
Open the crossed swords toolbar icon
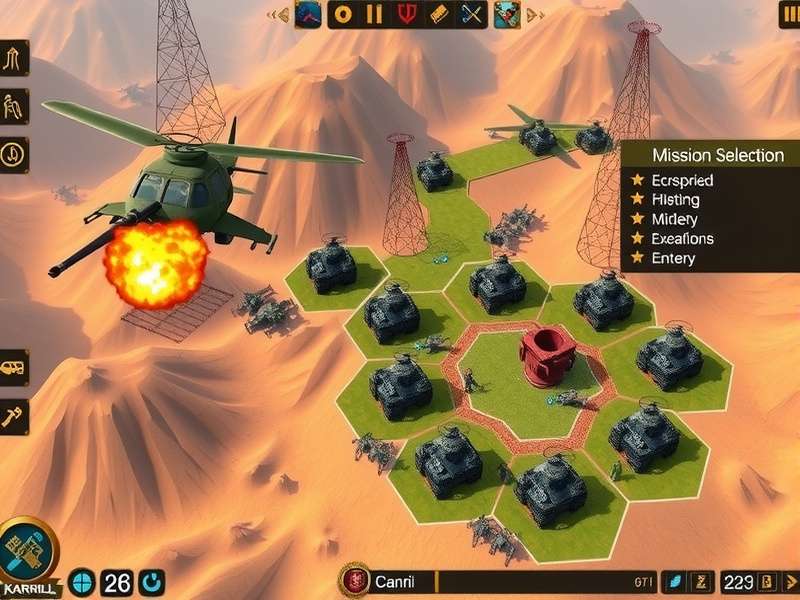point(470,13)
